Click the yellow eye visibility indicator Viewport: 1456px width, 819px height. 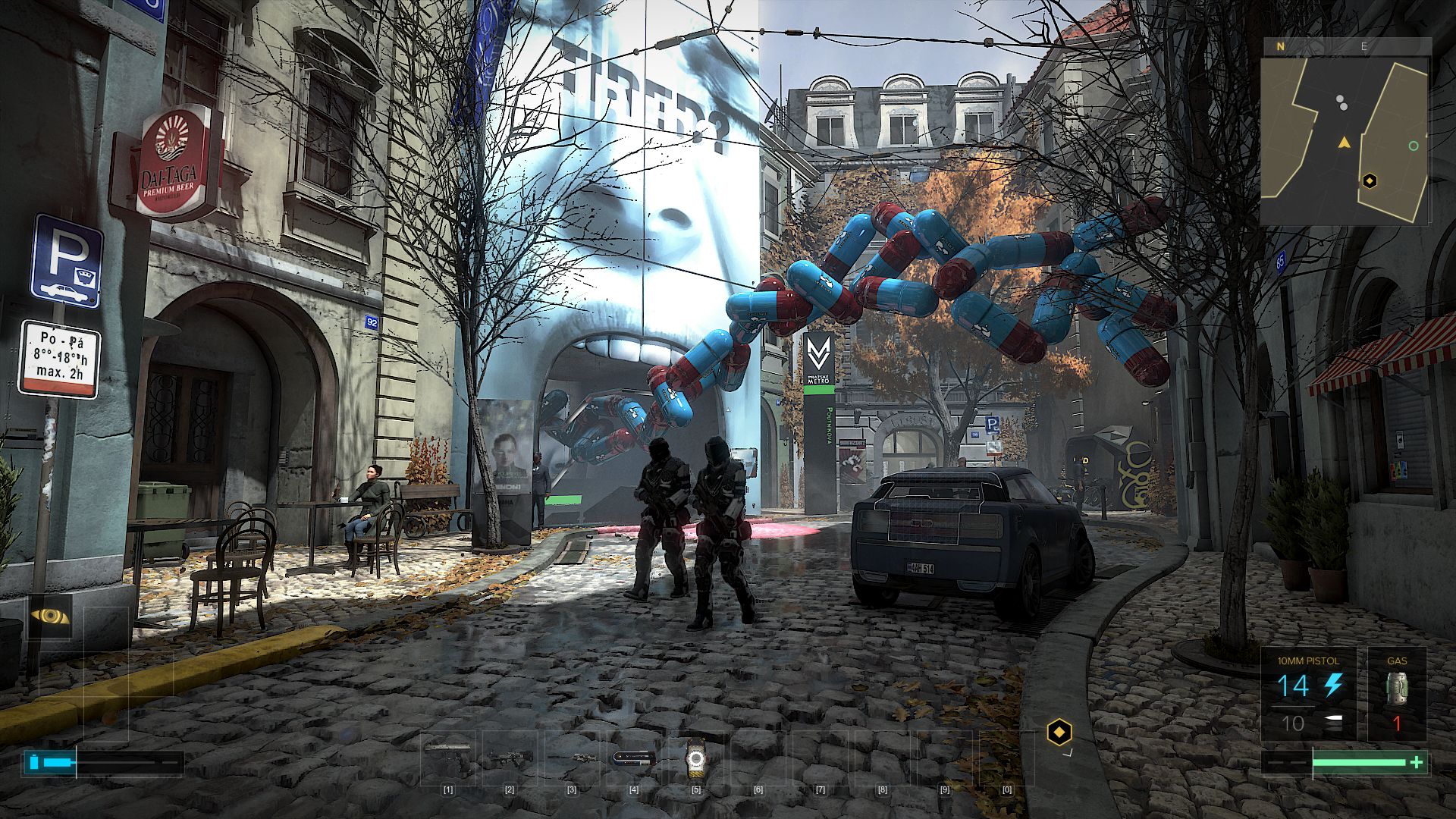50,617
